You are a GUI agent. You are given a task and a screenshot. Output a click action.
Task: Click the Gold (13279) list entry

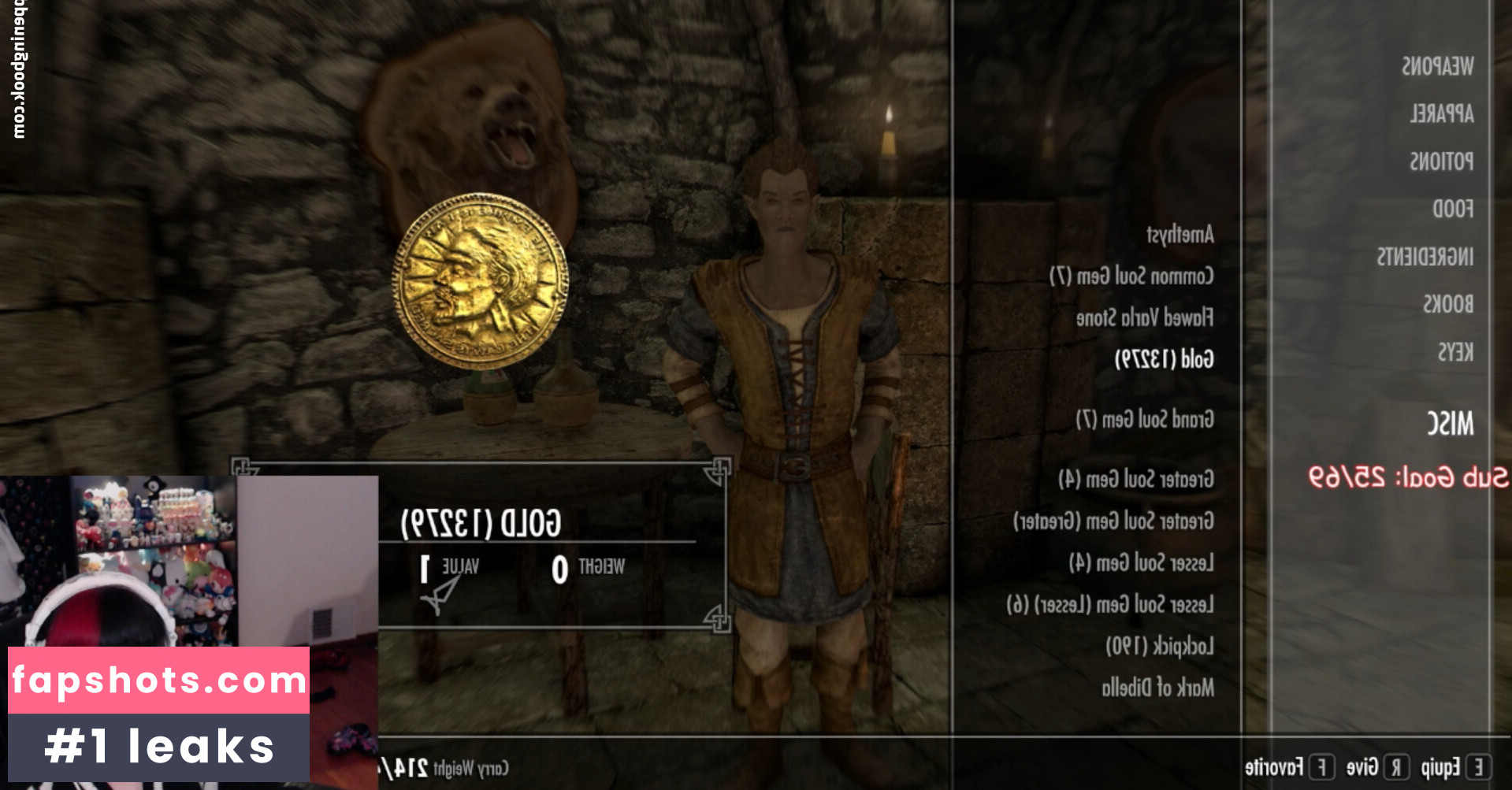click(1164, 360)
